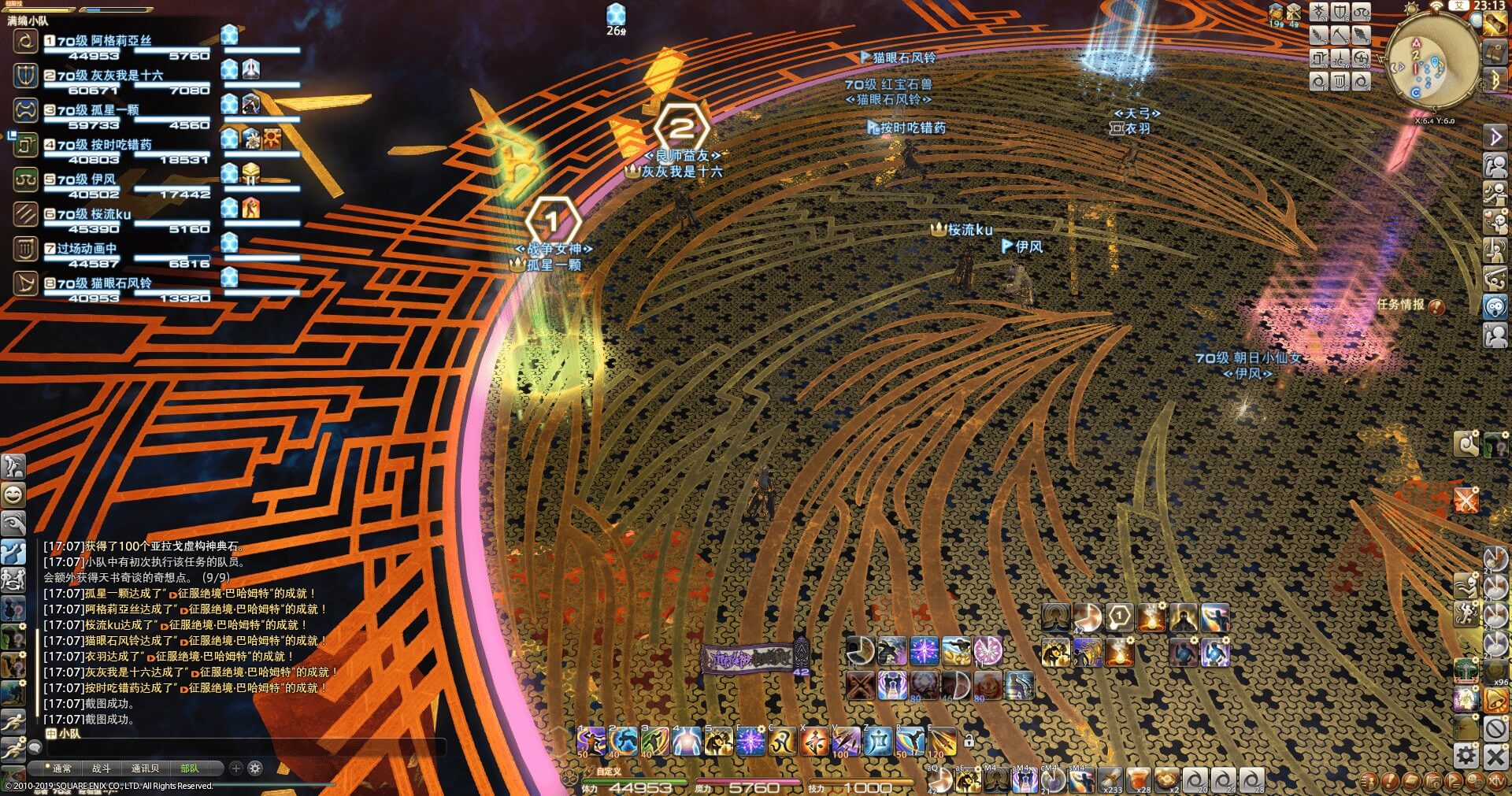Activate the hotbar skill bound to key X
The image size is (1512, 796).
tap(813, 741)
